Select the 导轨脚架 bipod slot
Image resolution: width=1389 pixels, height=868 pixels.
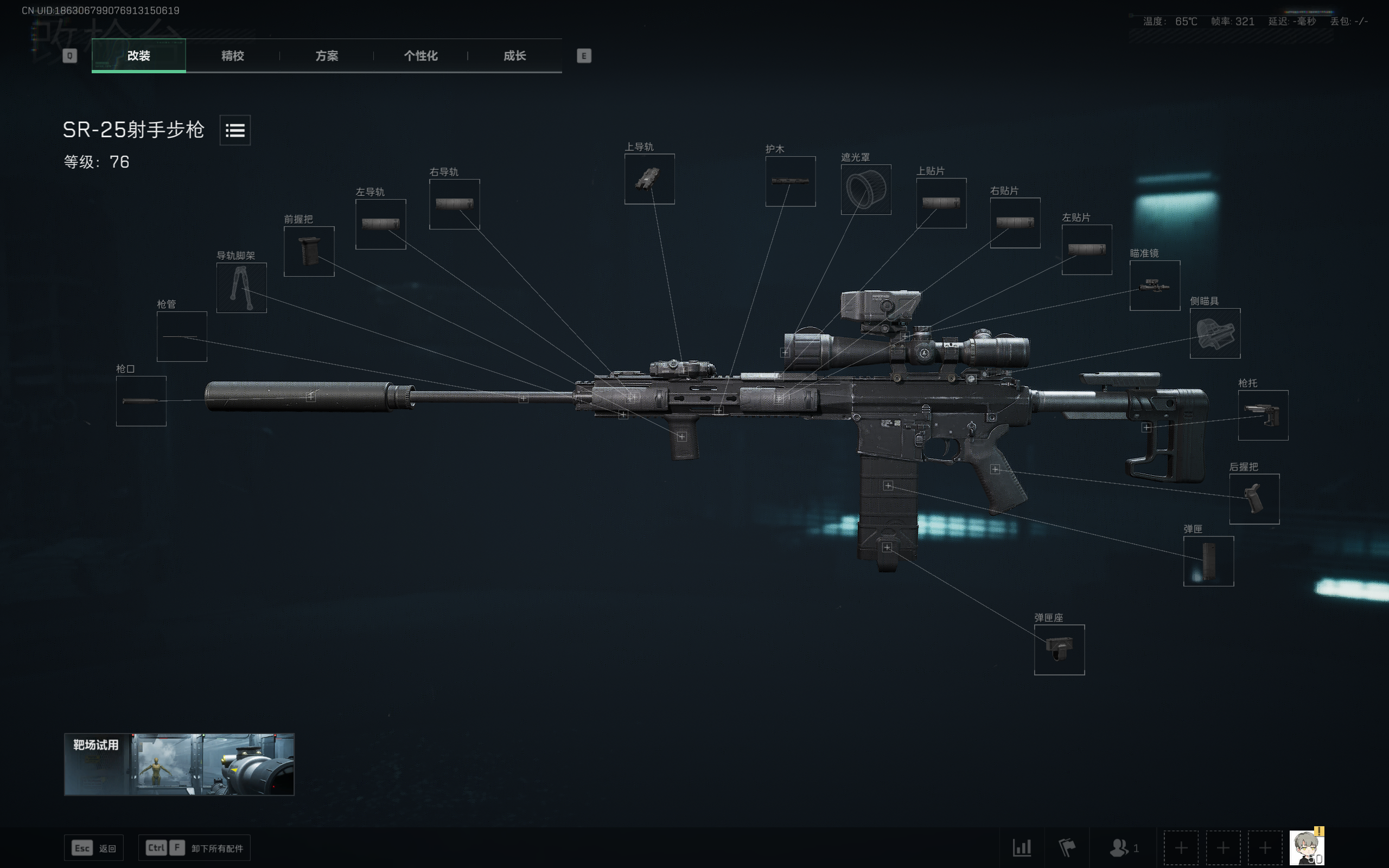click(241, 287)
